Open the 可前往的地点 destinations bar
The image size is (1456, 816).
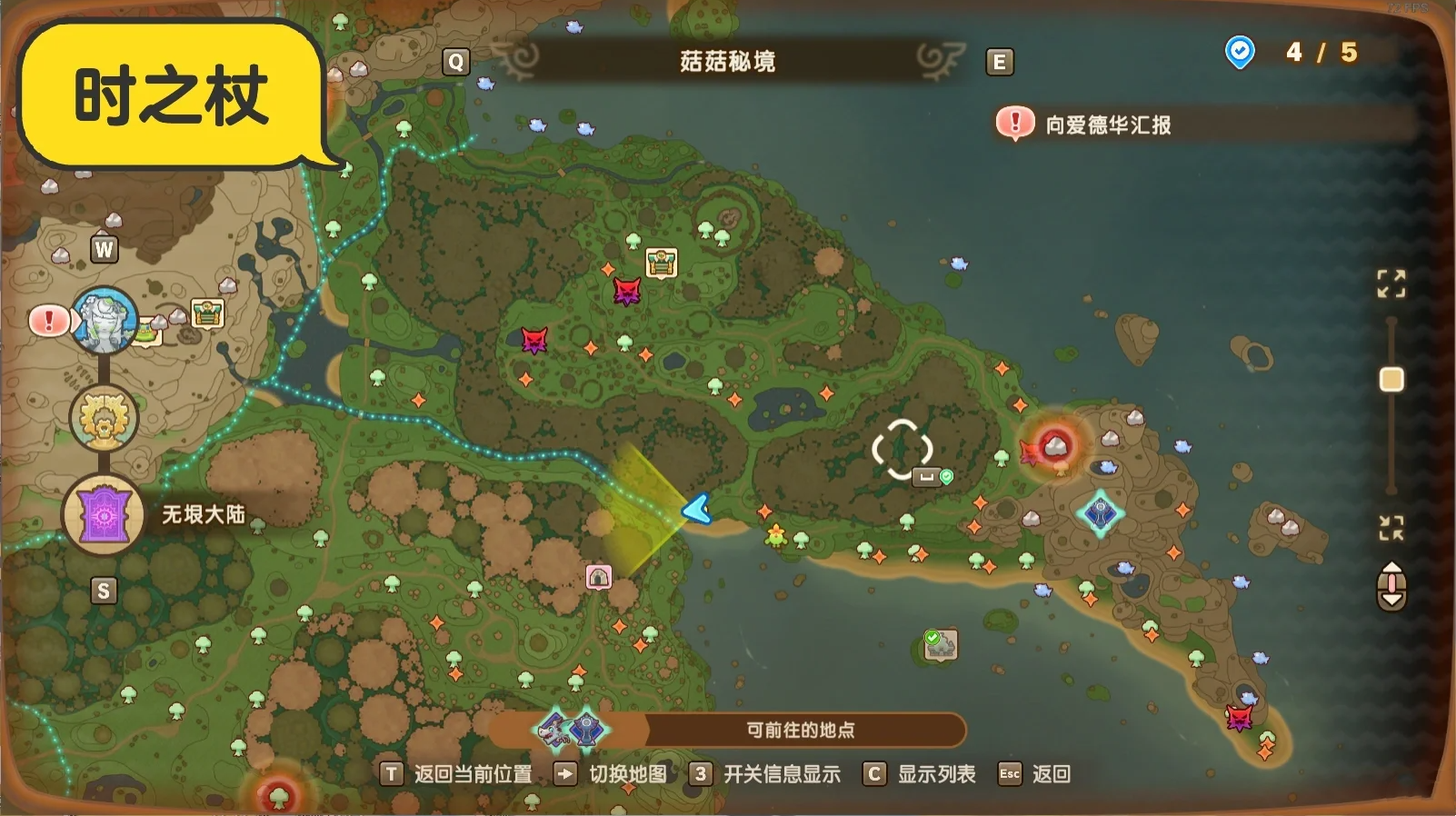tap(800, 730)
